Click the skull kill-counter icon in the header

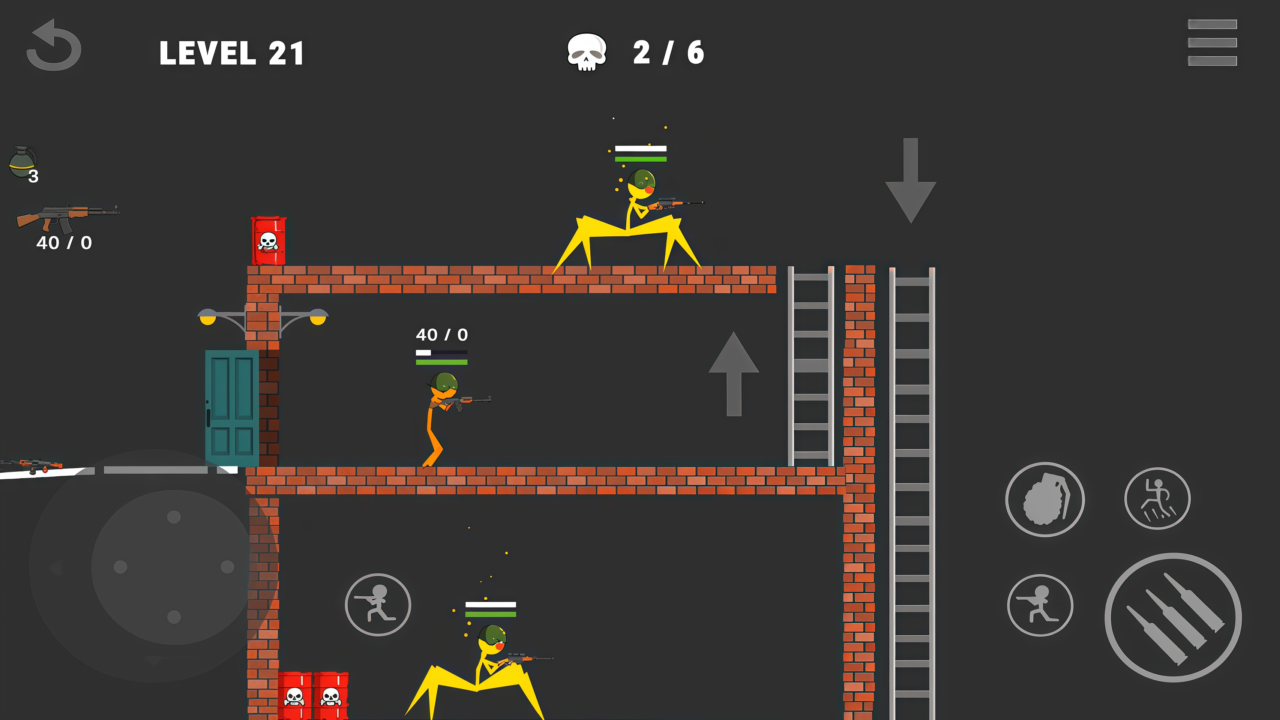tap(586, 52)
